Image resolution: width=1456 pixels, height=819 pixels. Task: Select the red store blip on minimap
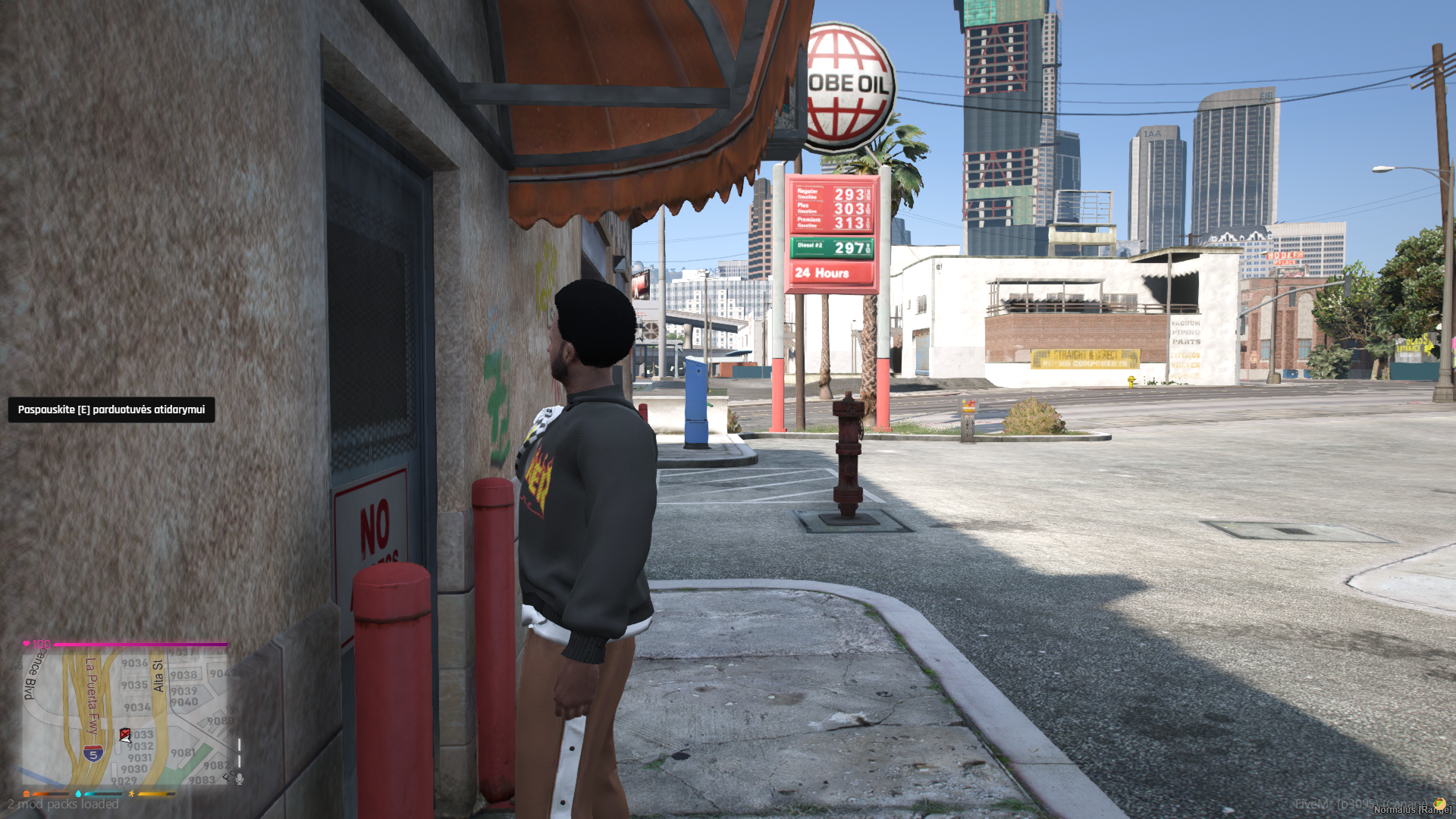pos(125,734)
